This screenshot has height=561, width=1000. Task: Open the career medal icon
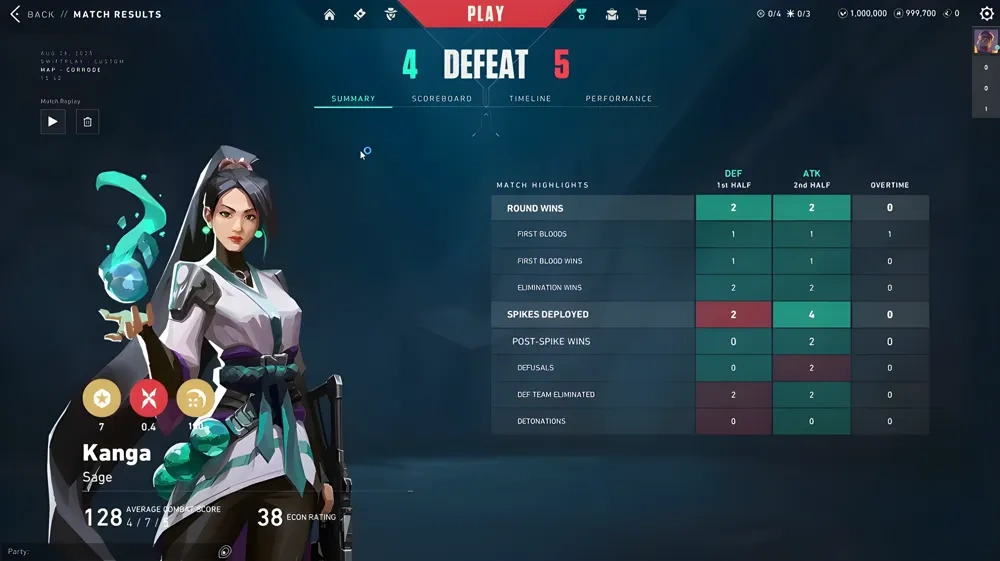coord(582,14)
